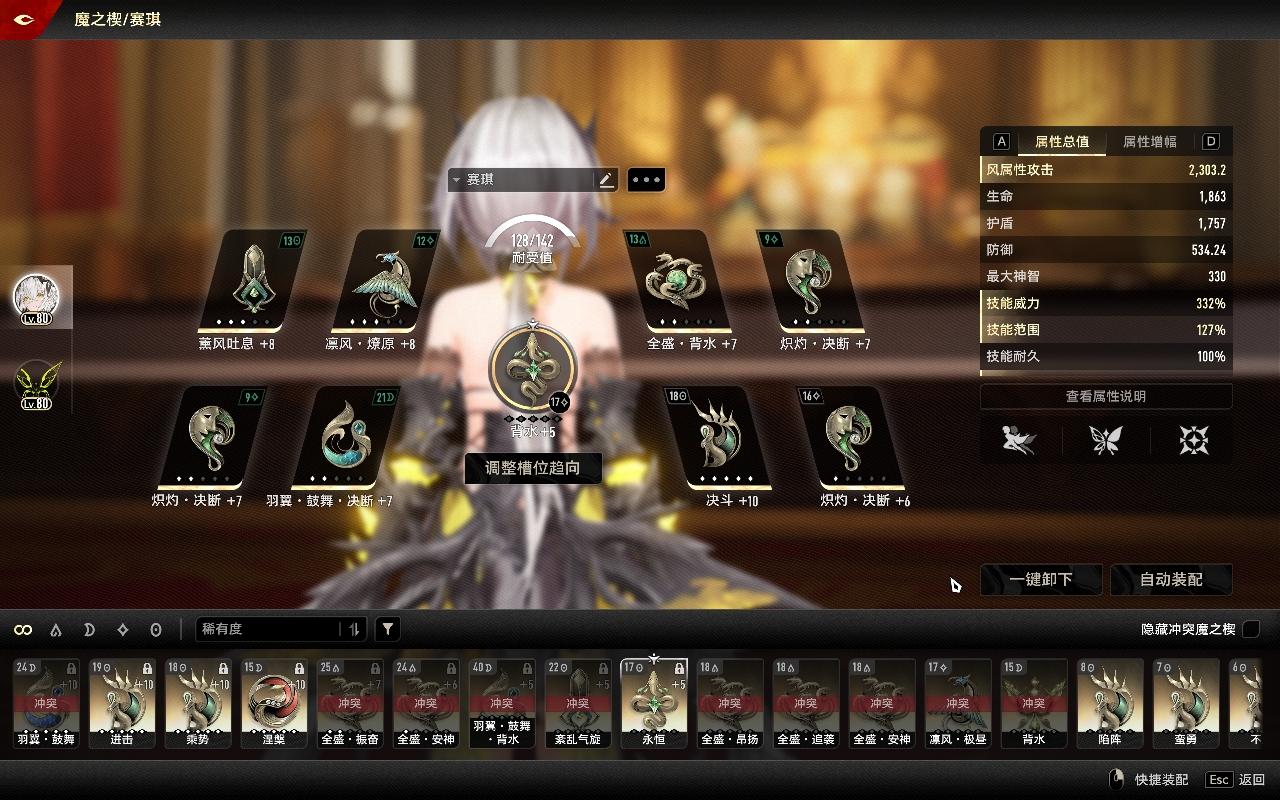This screenshot has width=1280, height=800.
Task: Select the 属性总值 tab
Action: coord(1062,142)
